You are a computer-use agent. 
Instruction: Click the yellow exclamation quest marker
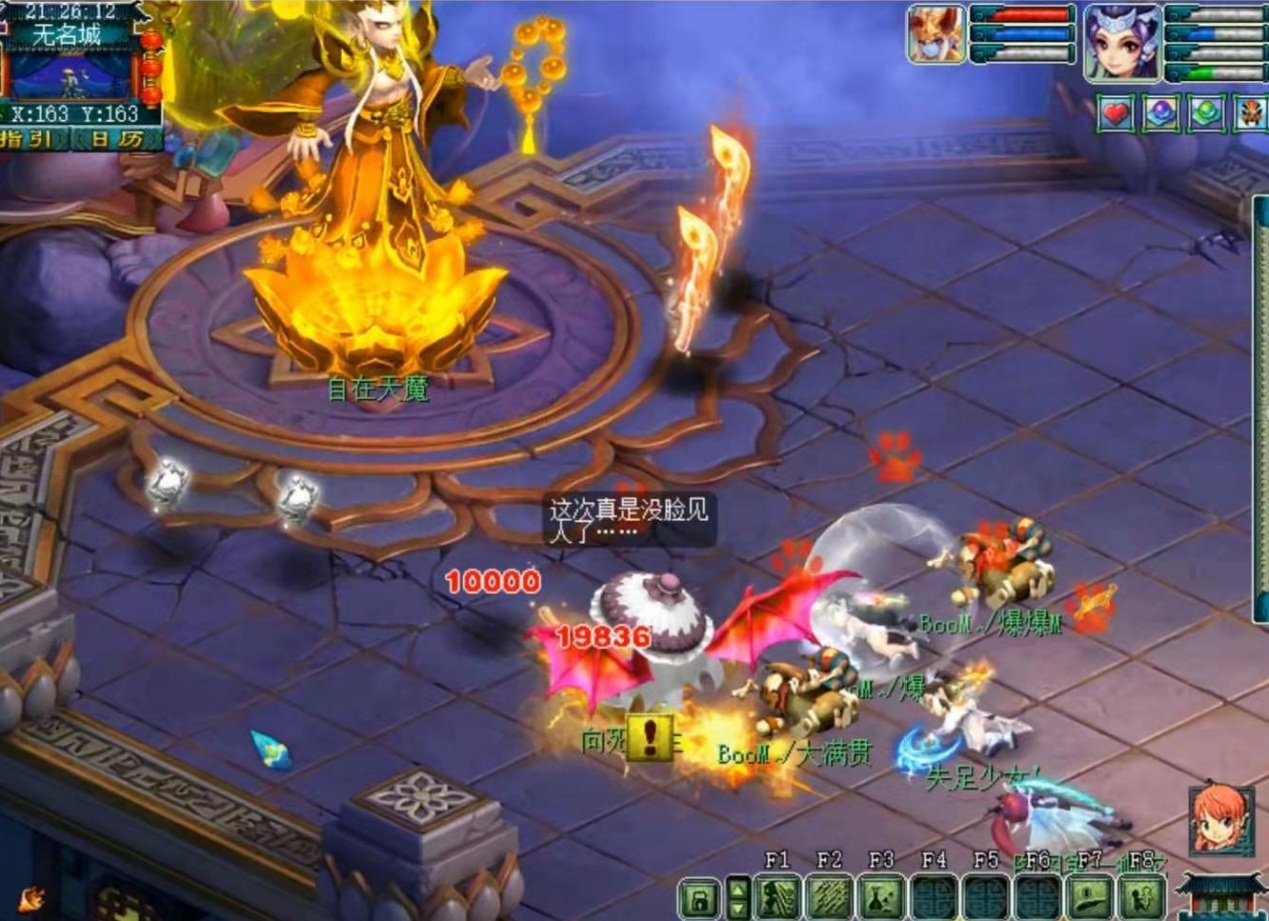pos(650,737)
